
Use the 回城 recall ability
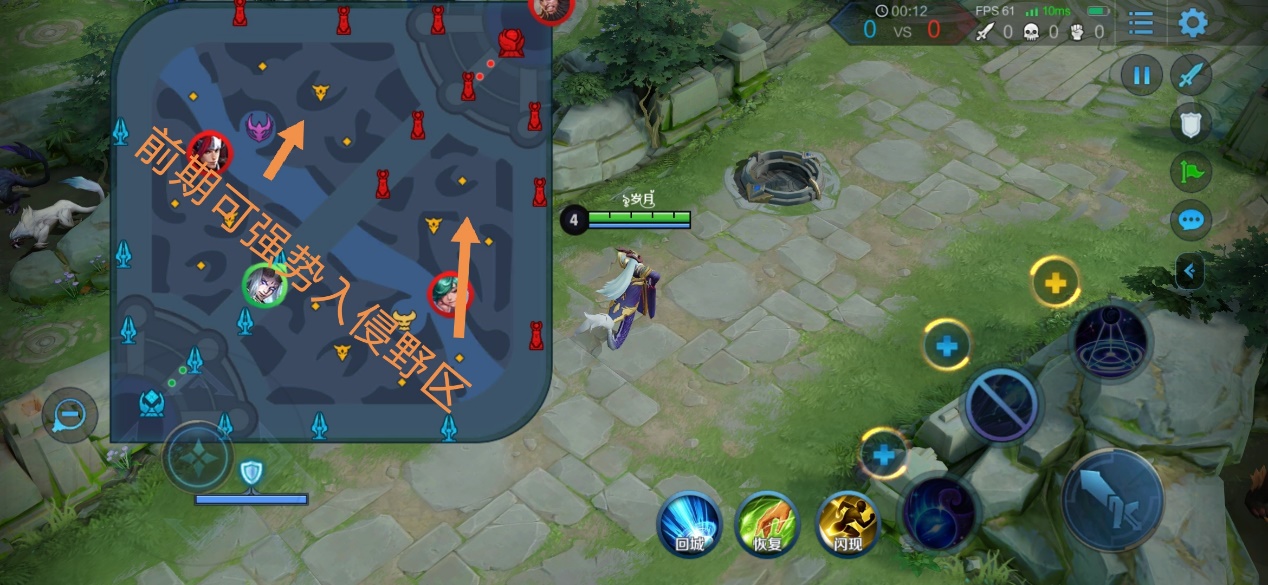[x=689, y=521]
